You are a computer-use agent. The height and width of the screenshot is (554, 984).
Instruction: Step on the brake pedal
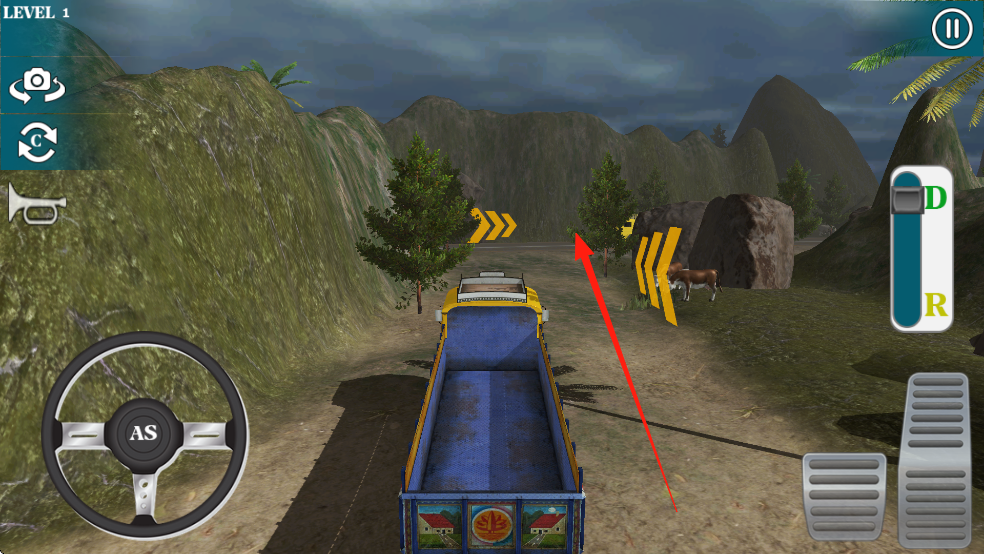pos(843,497)
